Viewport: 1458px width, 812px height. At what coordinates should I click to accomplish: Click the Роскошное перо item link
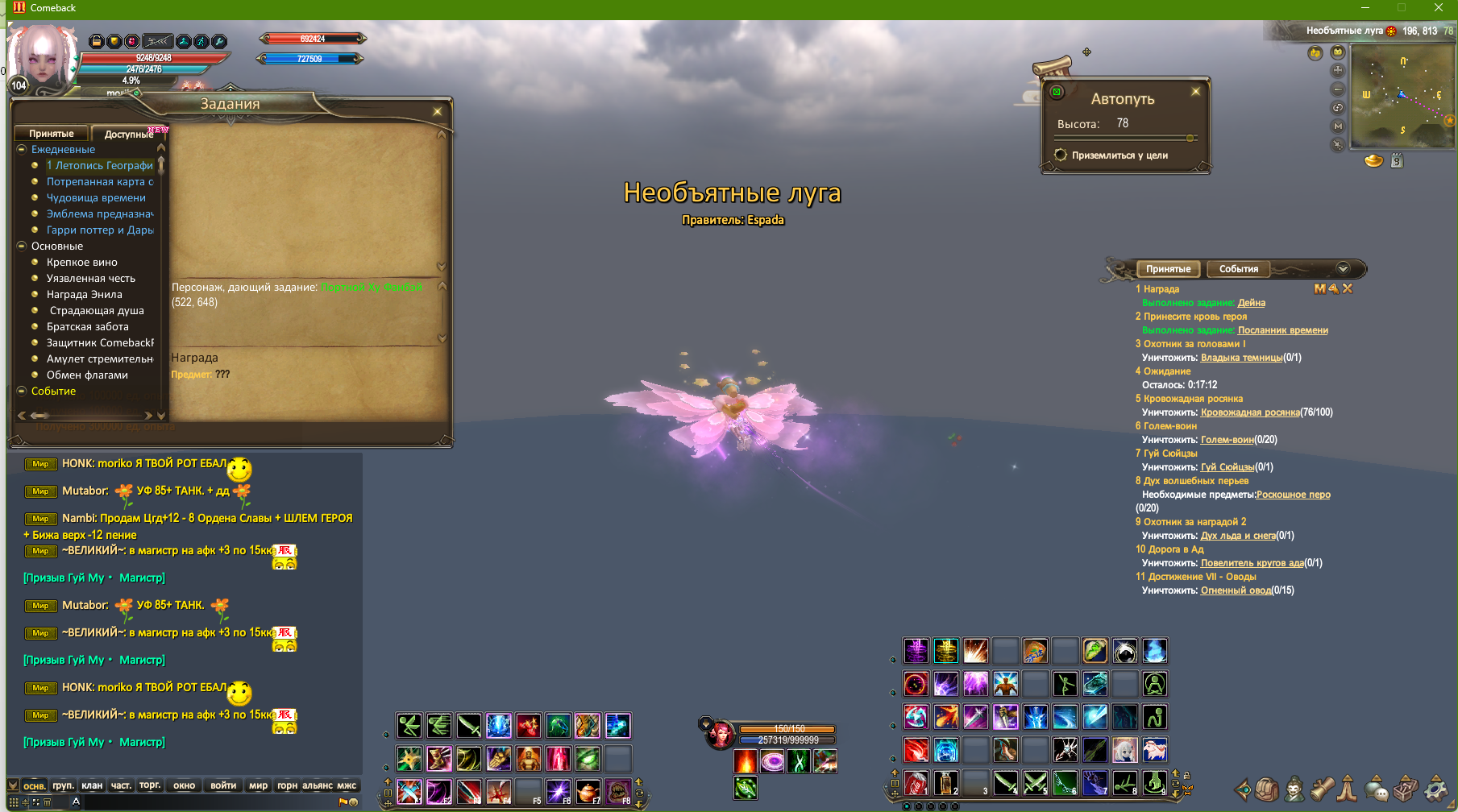click(x=1293, y=495)
